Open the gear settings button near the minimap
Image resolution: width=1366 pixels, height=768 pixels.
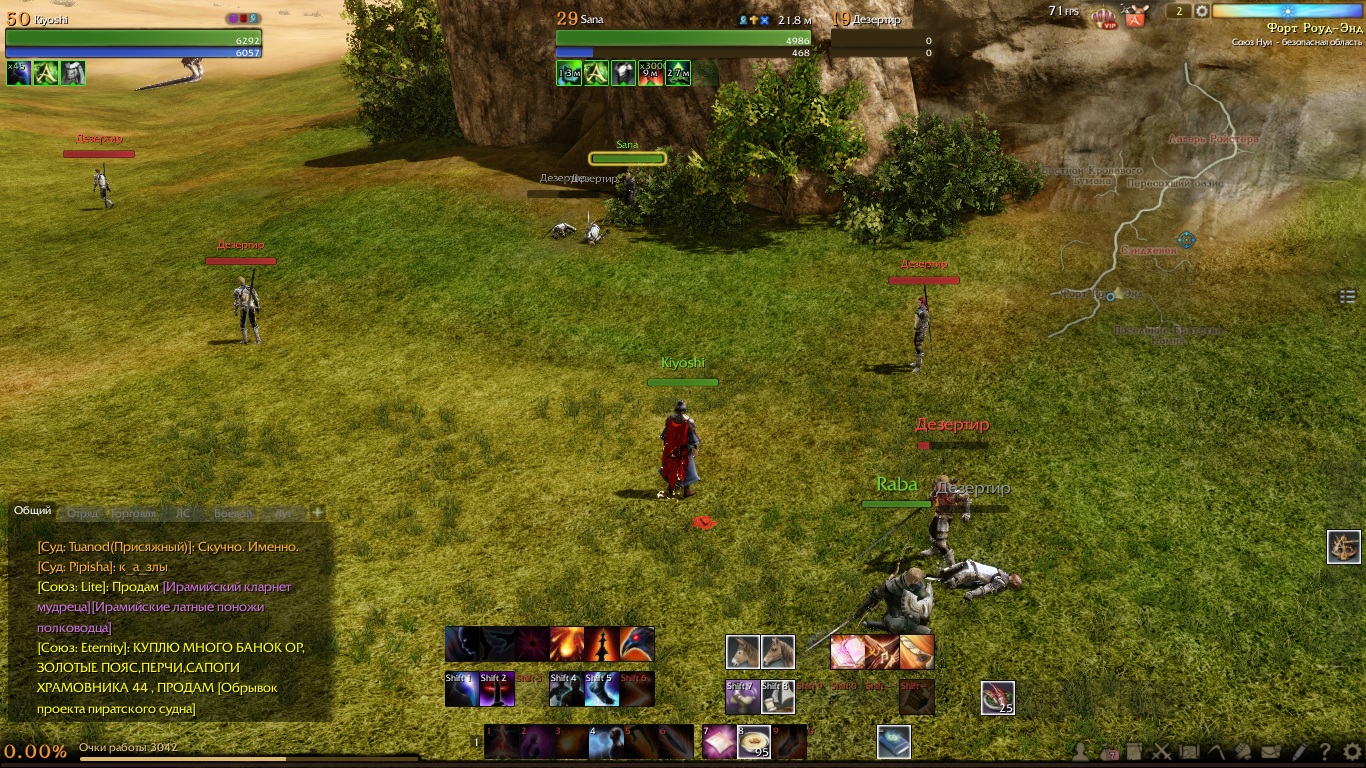[1202, 11]
